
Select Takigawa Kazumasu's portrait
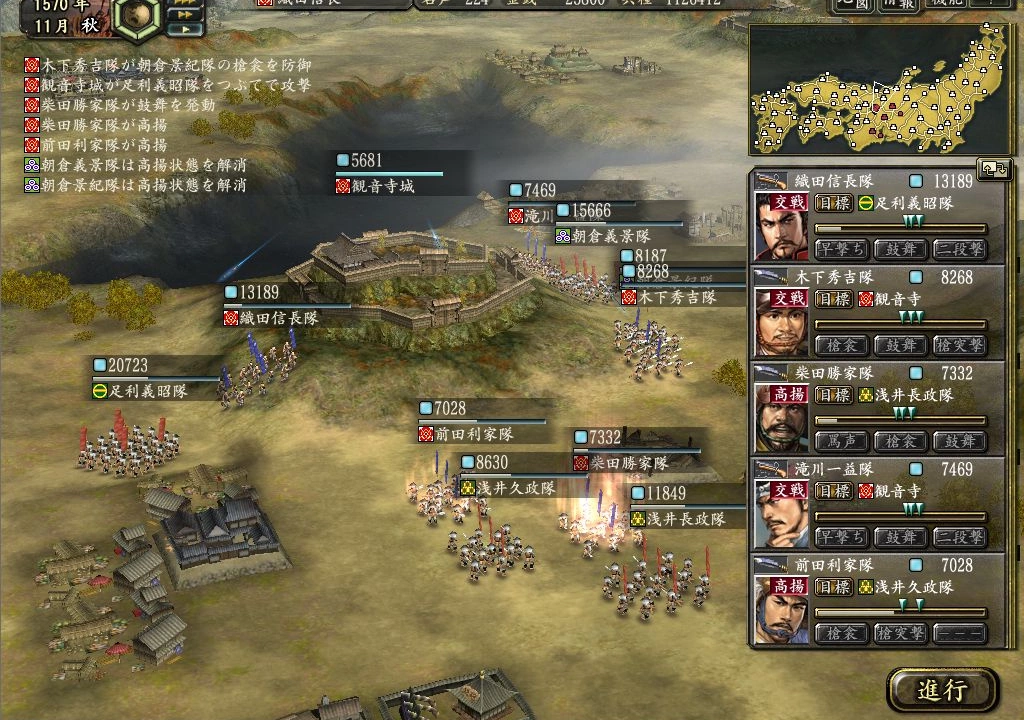[x=781, y=514]
